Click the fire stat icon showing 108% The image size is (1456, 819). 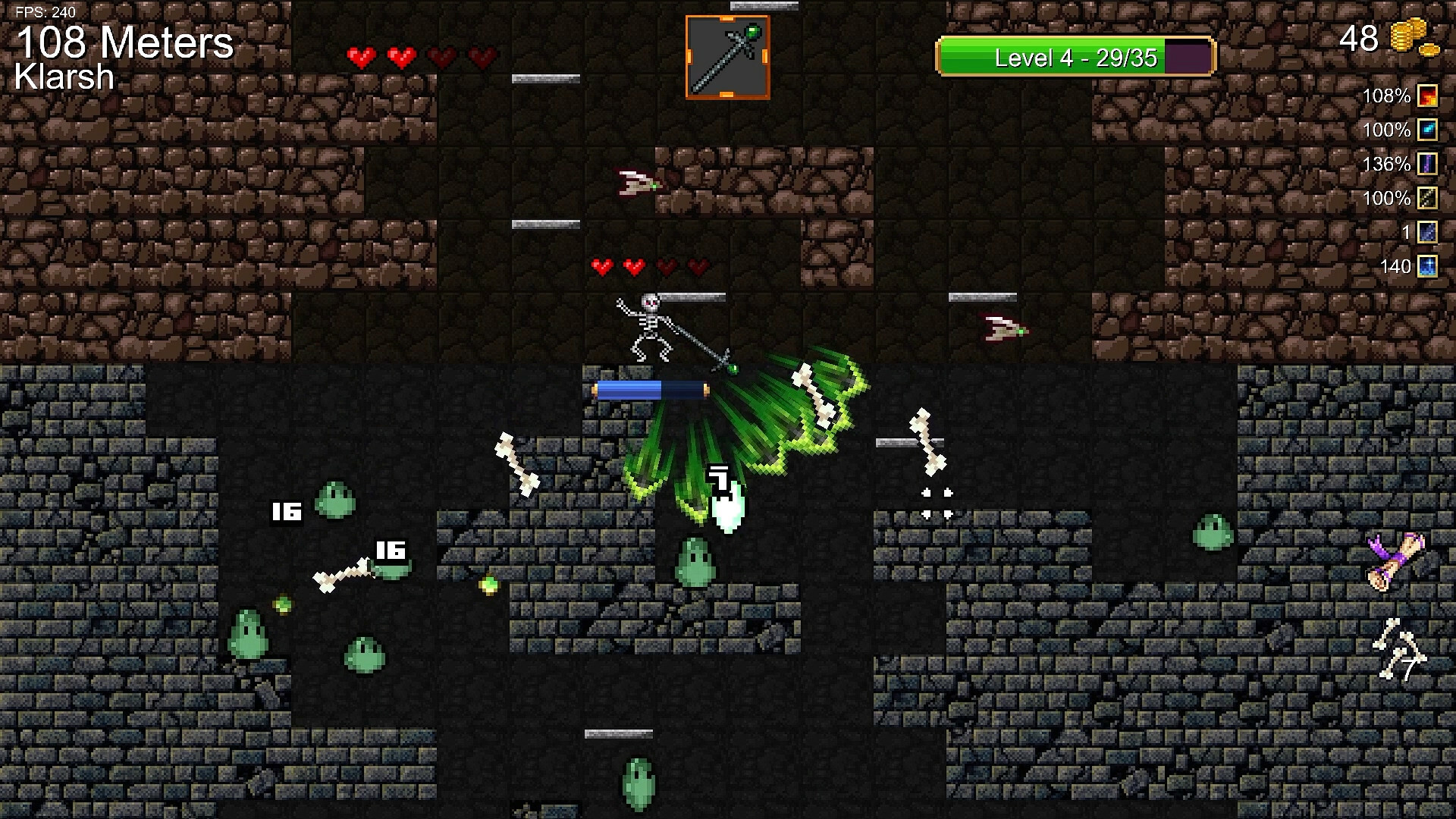click(1427, 96)
